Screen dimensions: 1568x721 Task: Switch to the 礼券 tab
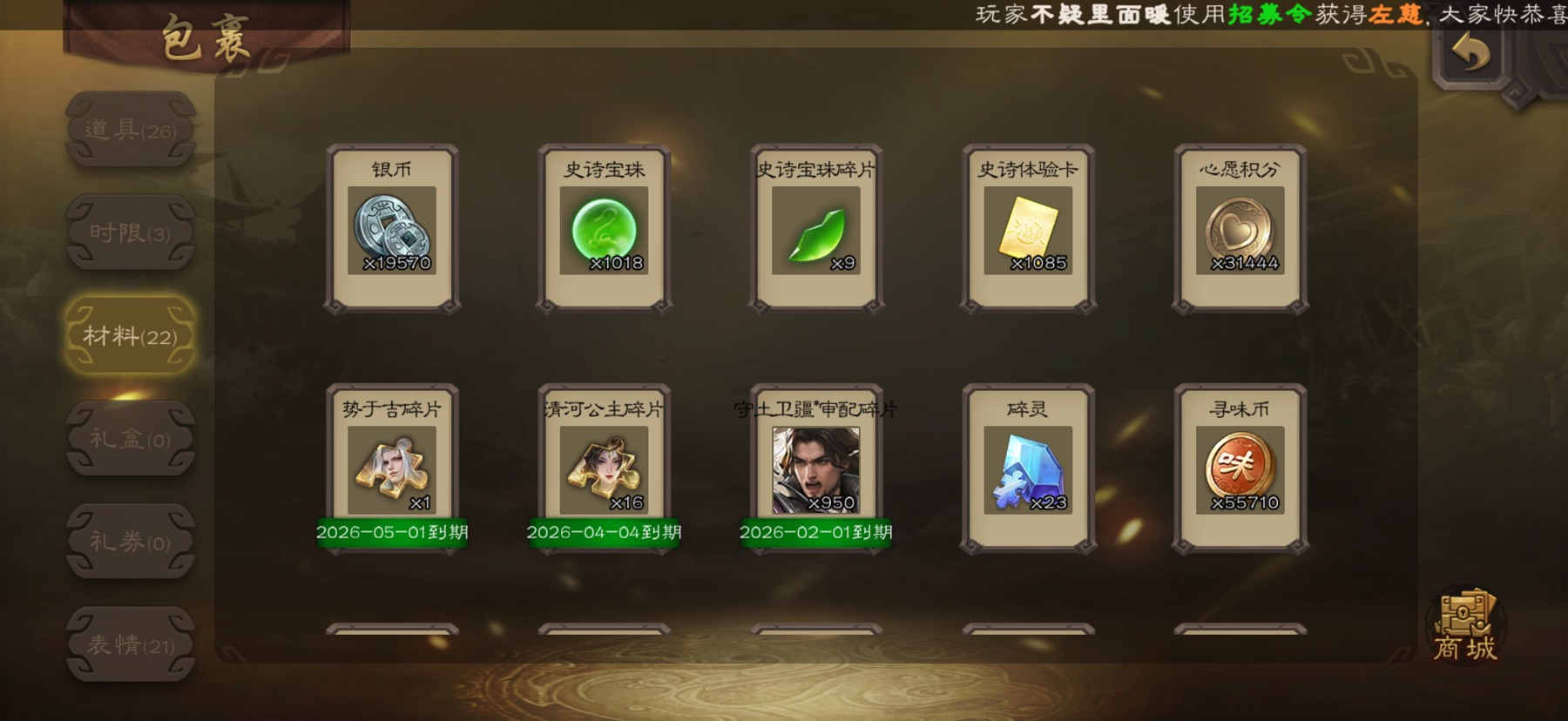[x=131, y=542]
